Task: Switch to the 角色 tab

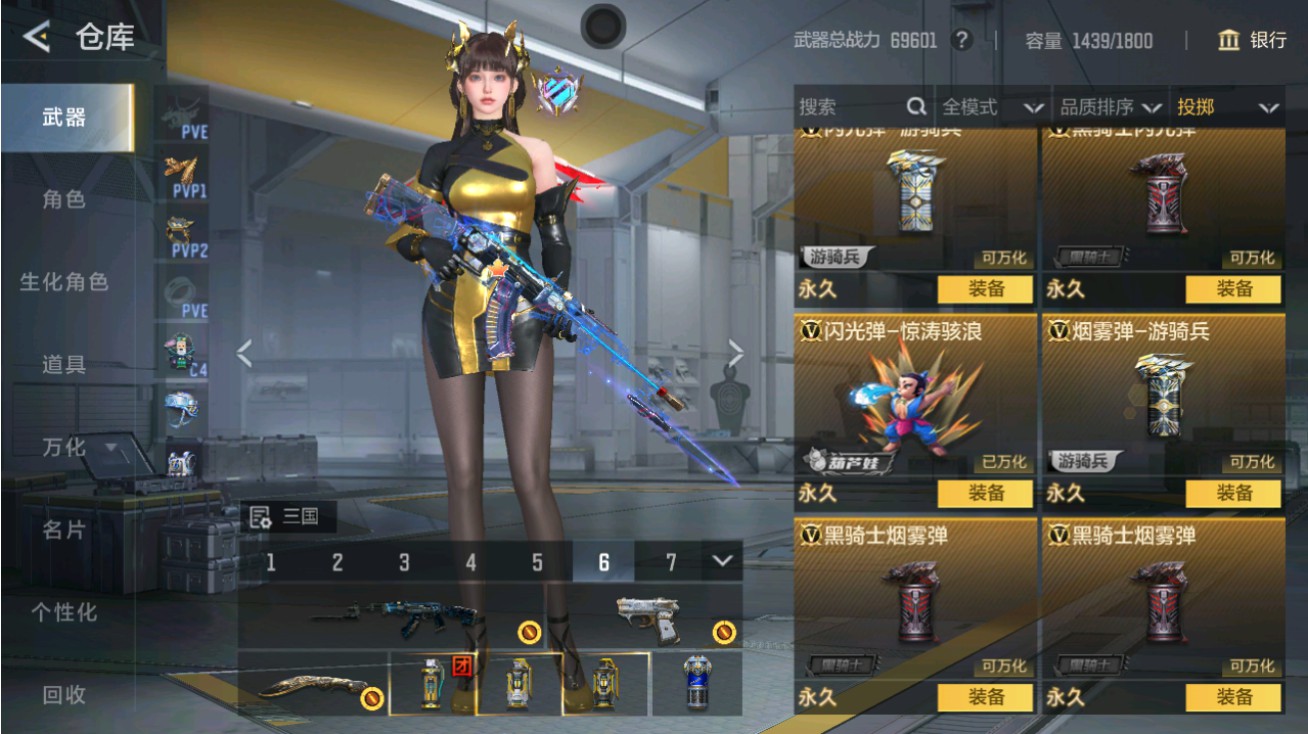Action: point(67,199)
